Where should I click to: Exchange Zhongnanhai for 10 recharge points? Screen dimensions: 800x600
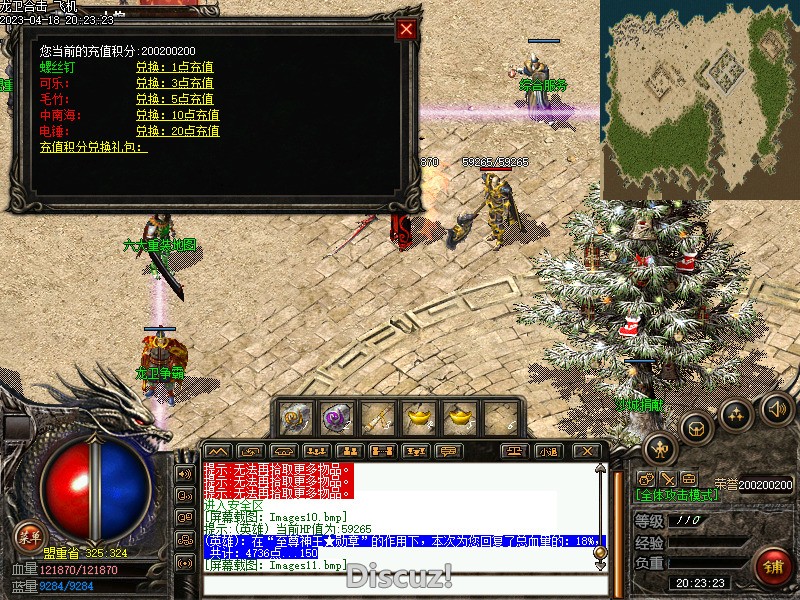177,115
